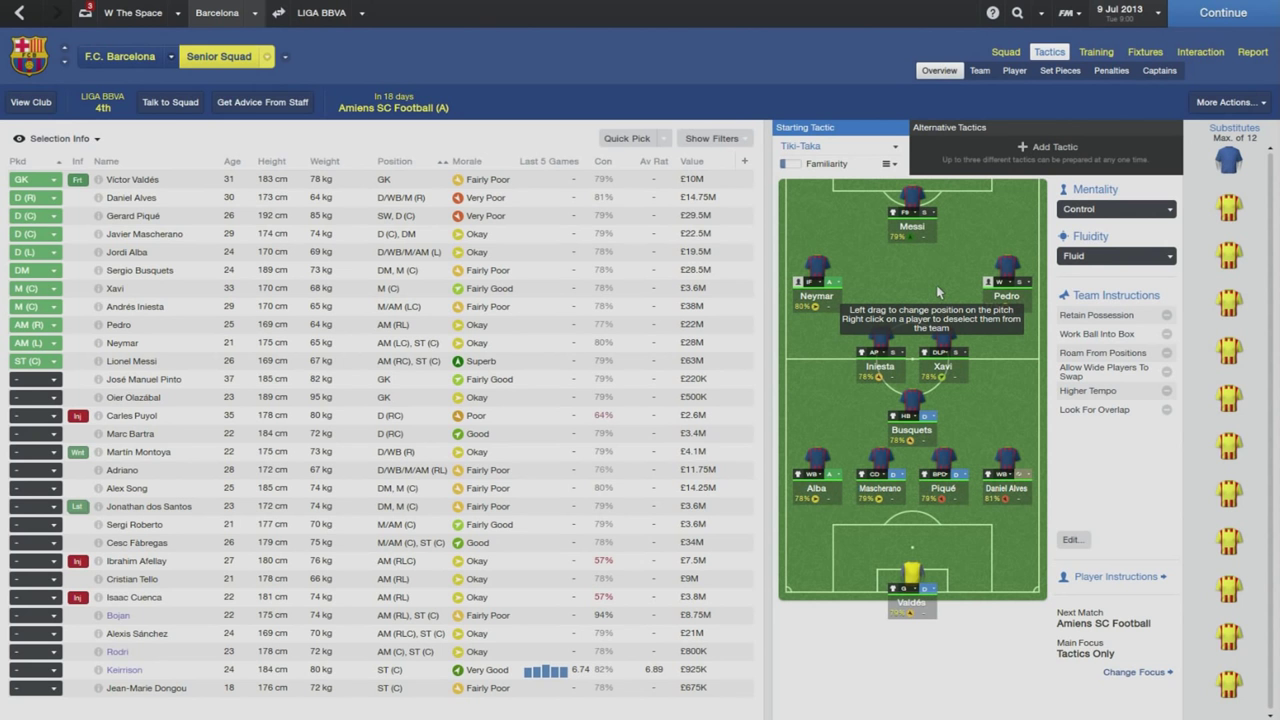Screen dimensions: 1280x720
Task: Click the F.C. Barcelona club crest
Action: pos(28,56)
